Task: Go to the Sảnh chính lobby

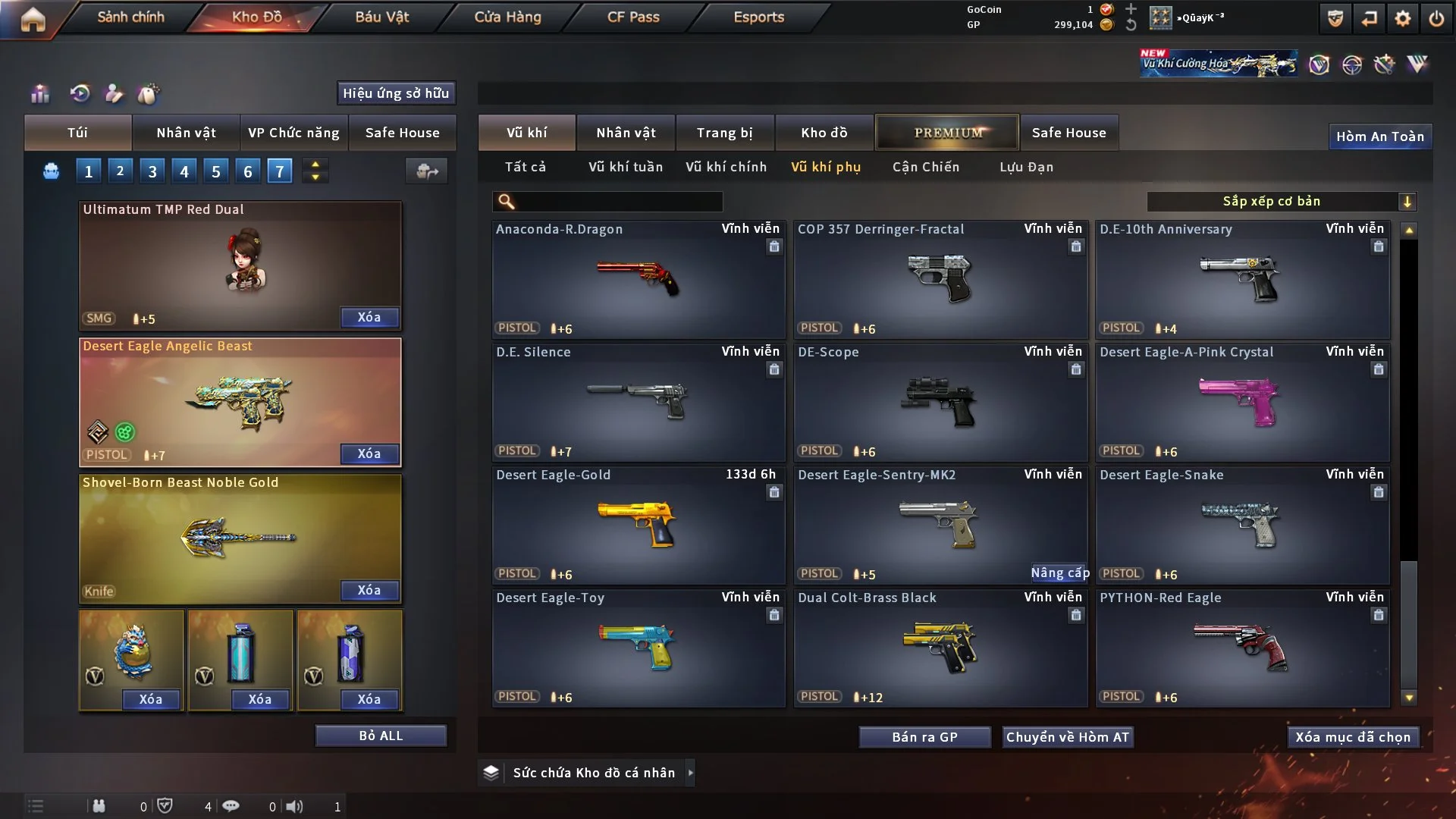Action: 130,17
